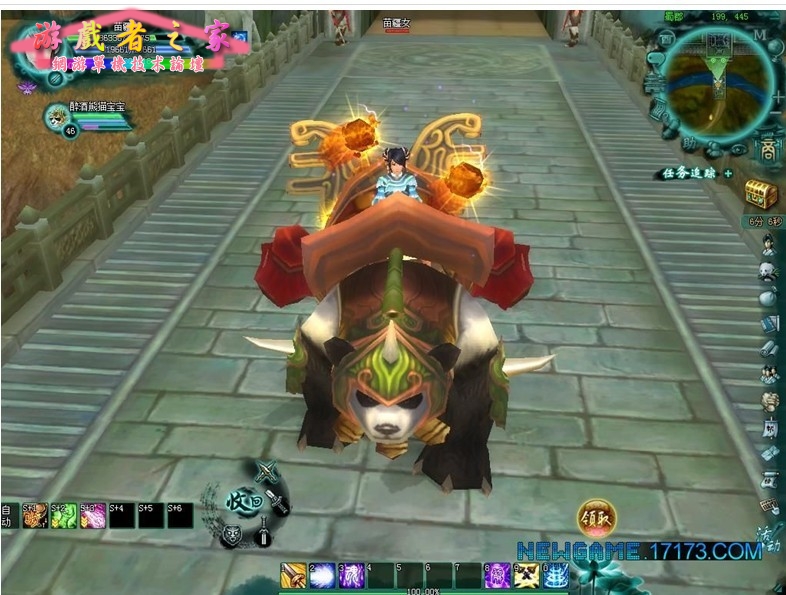The image size is (786, 595).
Task: Activate the purple skill in slot 3
Action: (351, 575)
